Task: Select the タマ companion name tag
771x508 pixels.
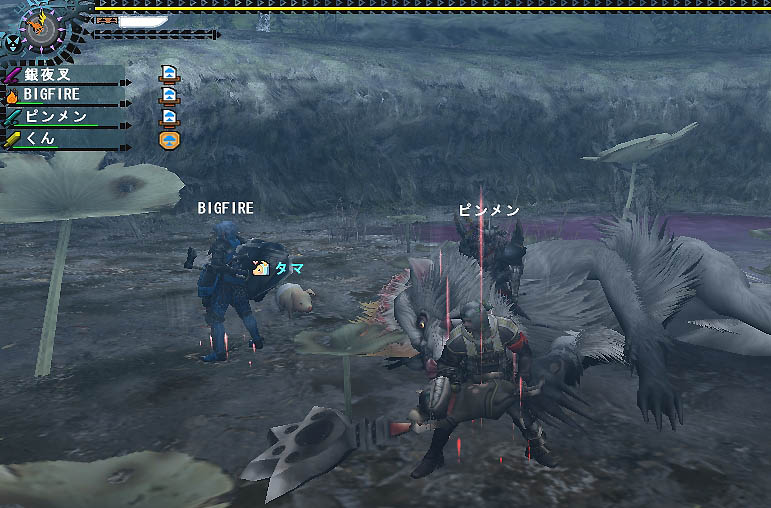Action: (x=289, y=268)
